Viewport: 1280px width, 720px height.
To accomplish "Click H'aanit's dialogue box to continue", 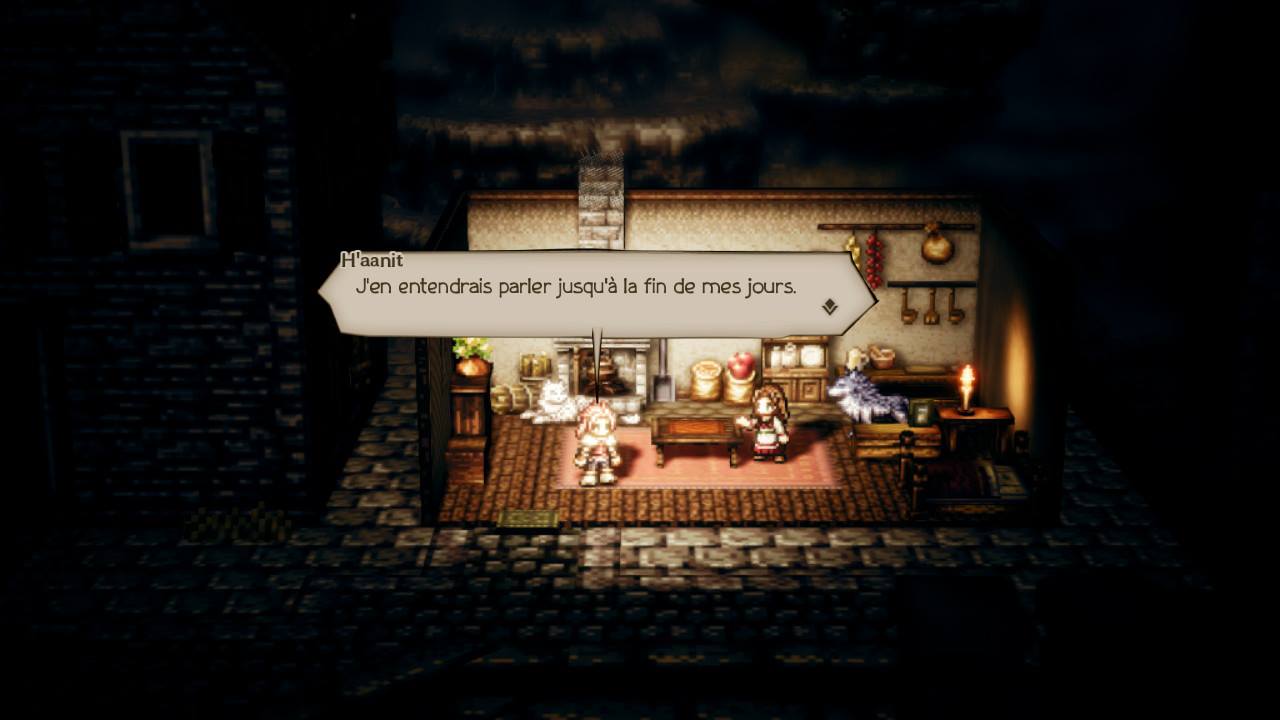I will [x=596, y=292].
